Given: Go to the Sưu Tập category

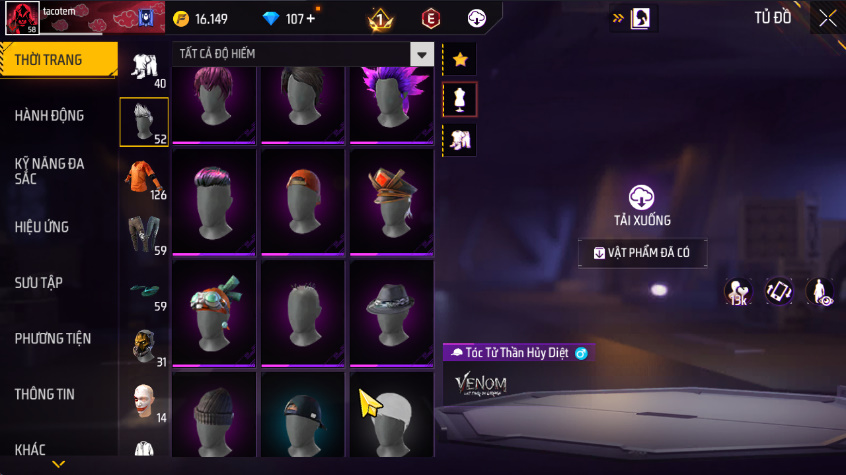Looking at the screenshot, I should [39, 283].
